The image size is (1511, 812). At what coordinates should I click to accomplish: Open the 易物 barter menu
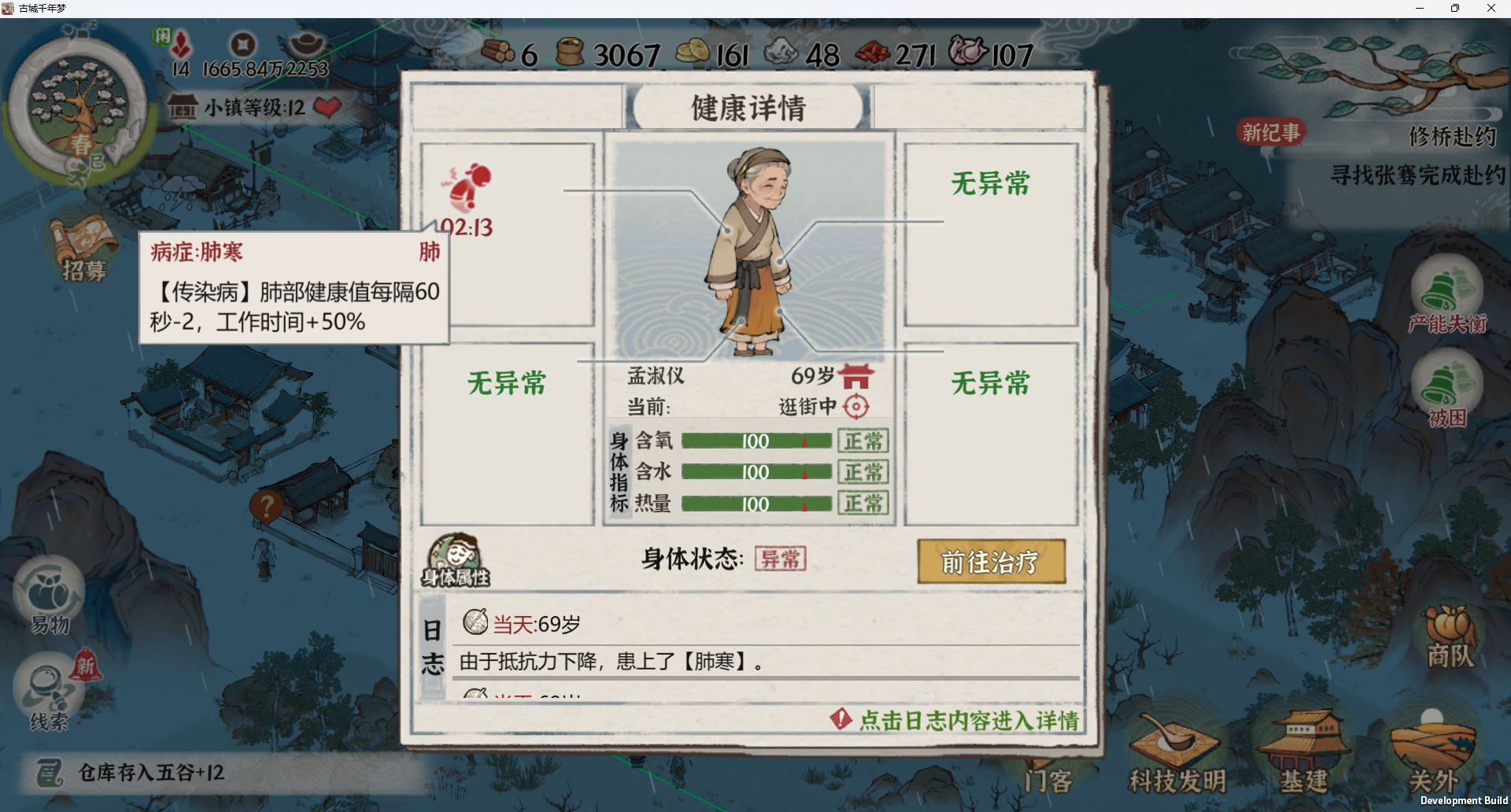tap(50, 598)
